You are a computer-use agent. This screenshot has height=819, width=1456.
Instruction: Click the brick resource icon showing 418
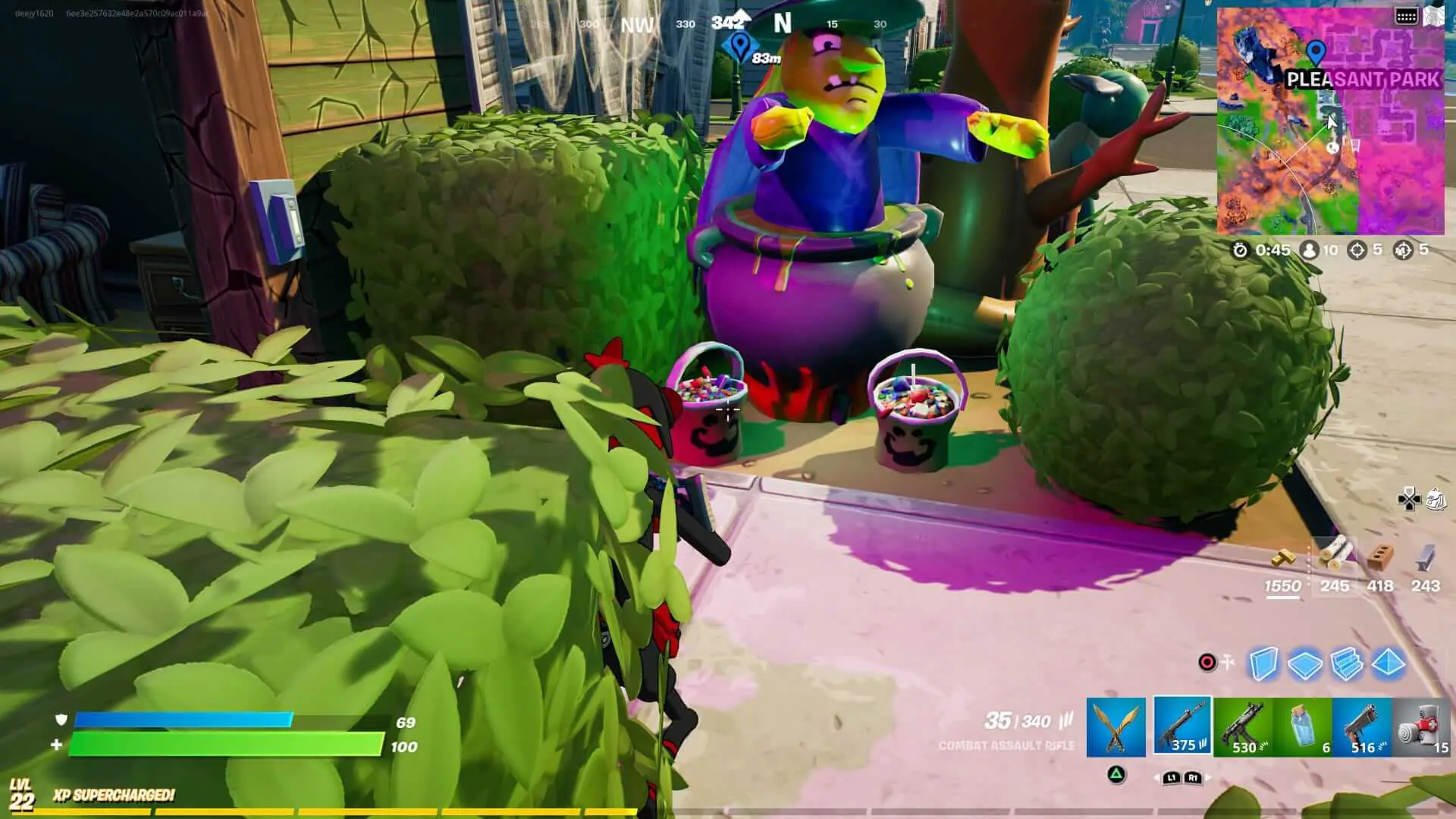pyautogui.click(x=1379, y=554)
